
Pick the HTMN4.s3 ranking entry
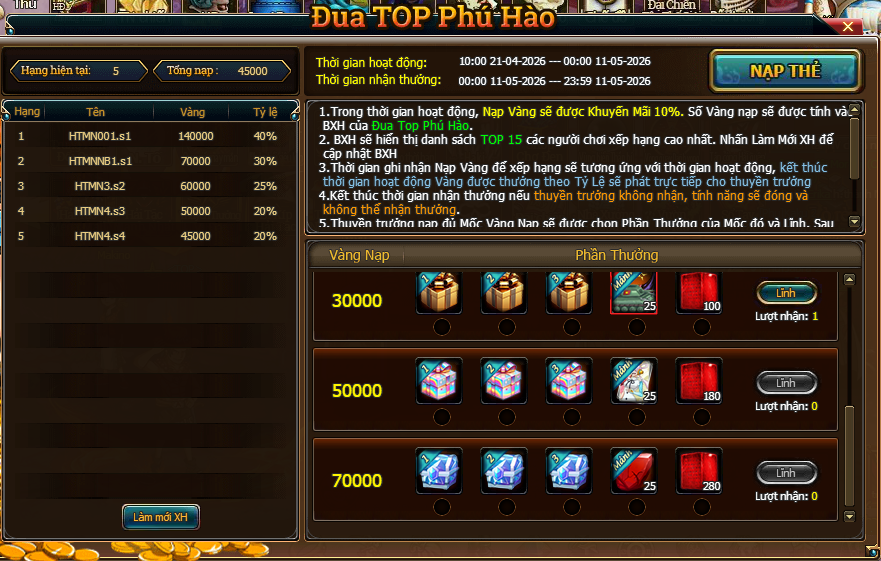point(150,211)
